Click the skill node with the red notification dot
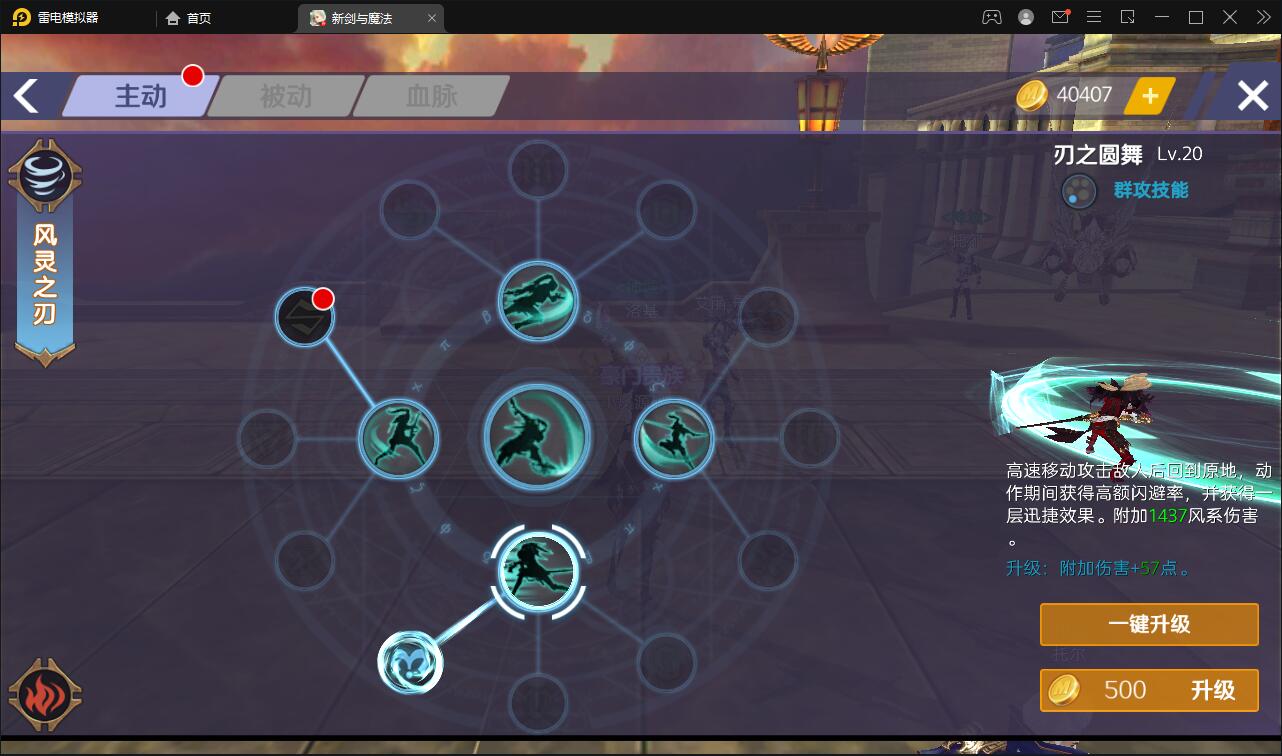 coord(305,316)
